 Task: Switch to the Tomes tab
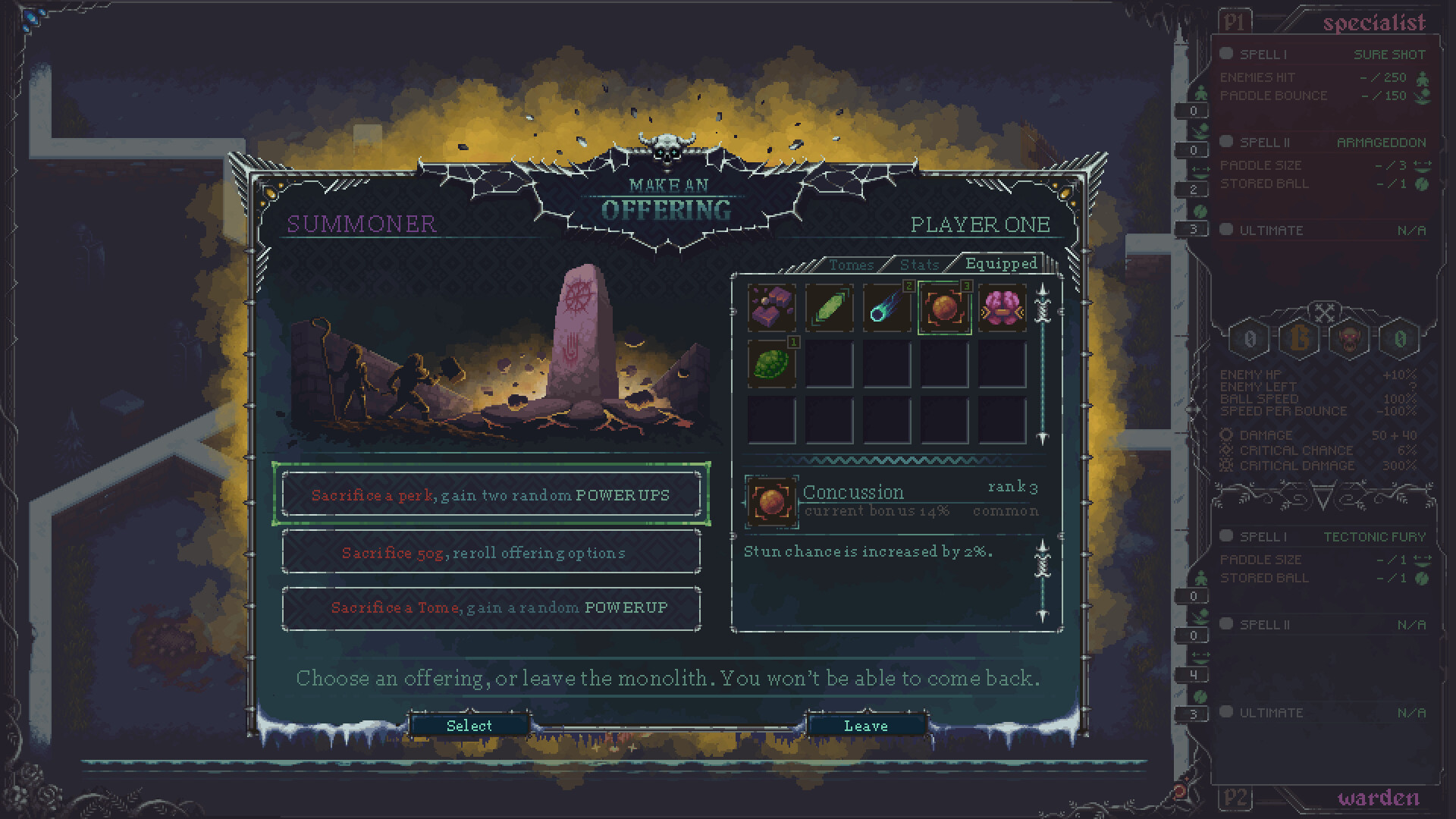[x=851, y=265]
